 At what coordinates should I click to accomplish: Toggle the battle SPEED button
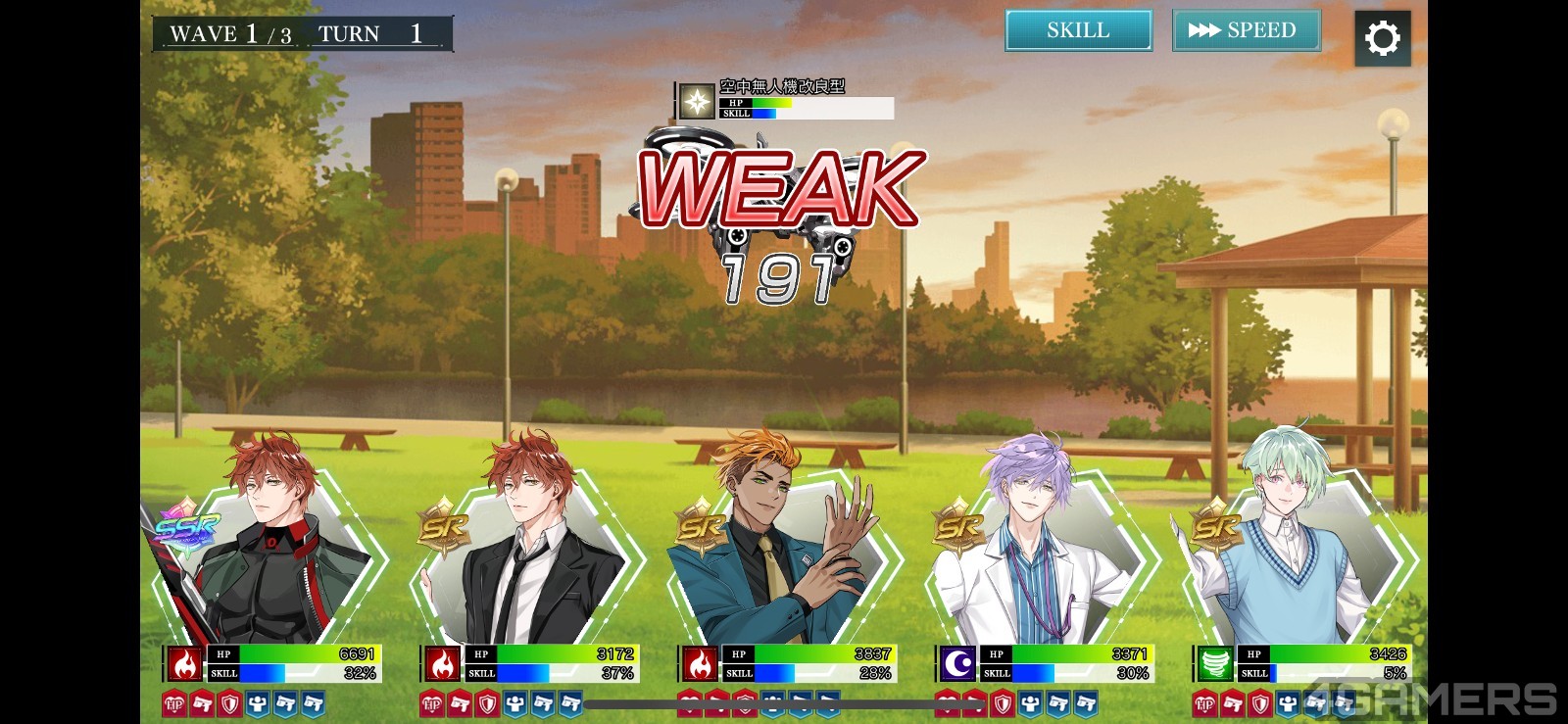click(1246, 30)
